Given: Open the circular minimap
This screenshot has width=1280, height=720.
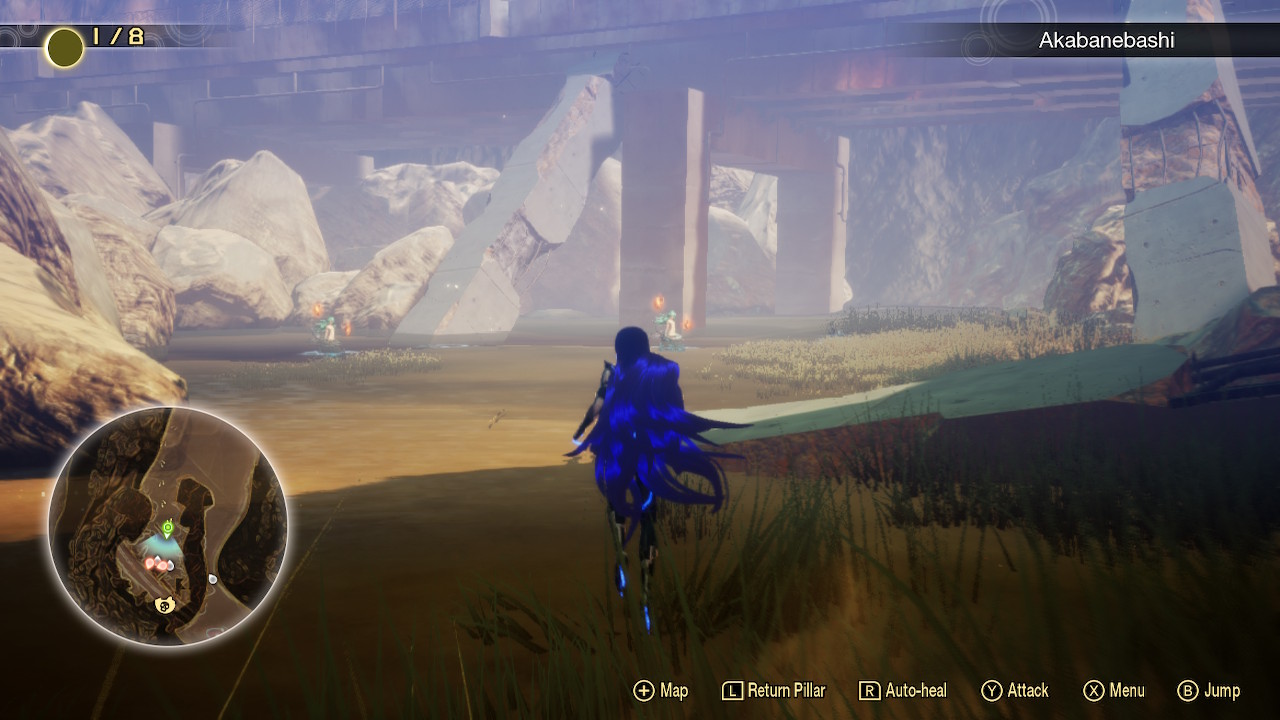Looking at the screenshot, I should tap(168, 527).
